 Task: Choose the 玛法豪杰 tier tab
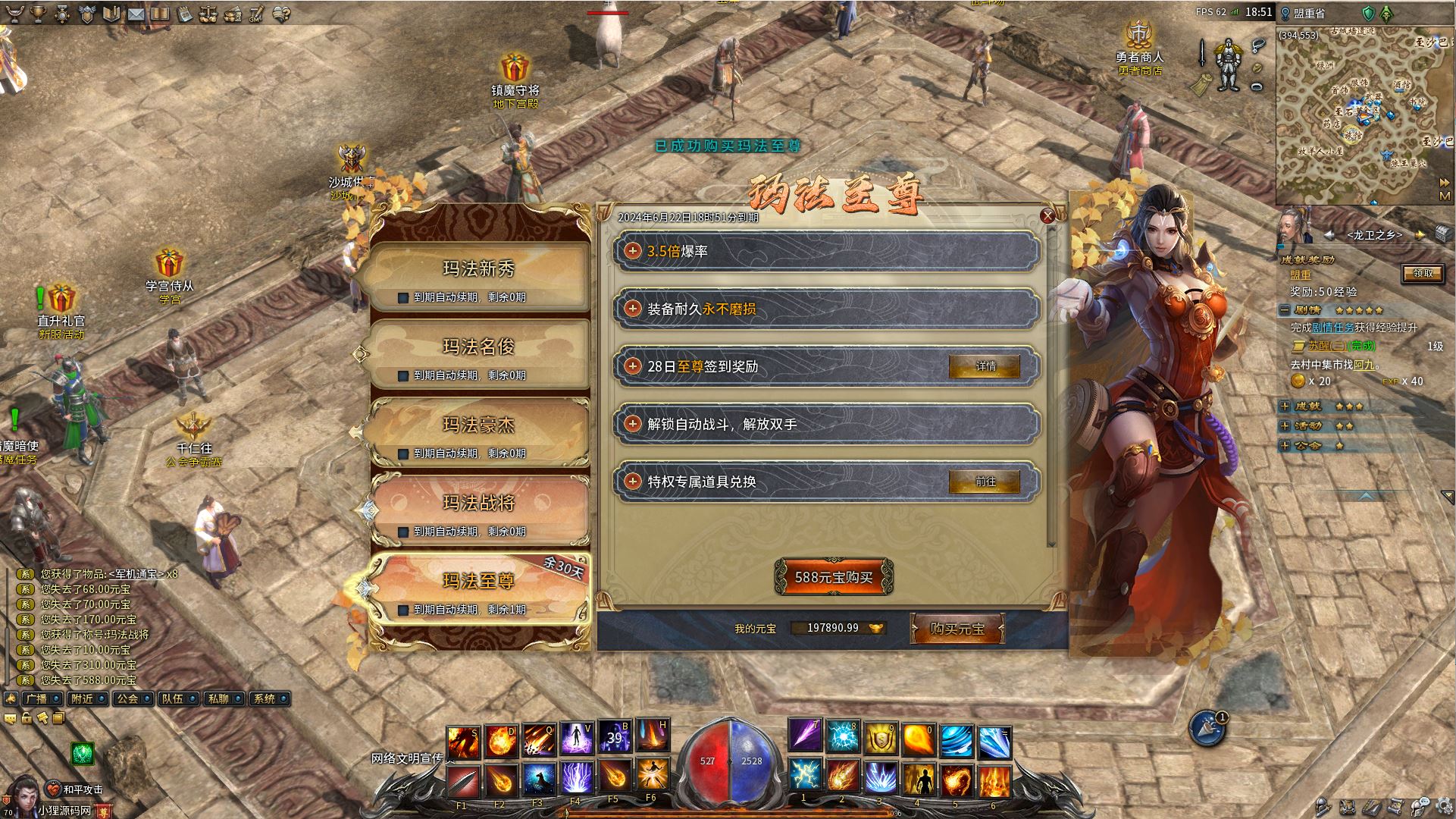(x=478, y=426)
